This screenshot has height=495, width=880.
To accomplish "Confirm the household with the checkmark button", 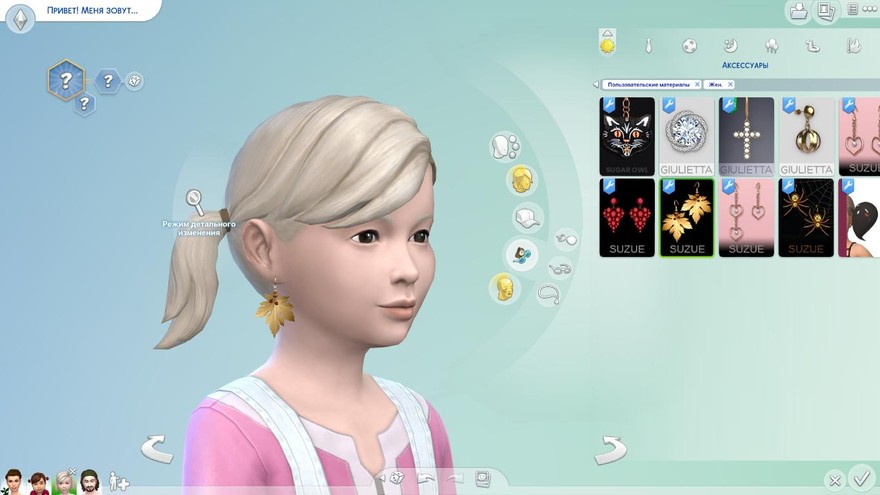I will pos(860,477).
